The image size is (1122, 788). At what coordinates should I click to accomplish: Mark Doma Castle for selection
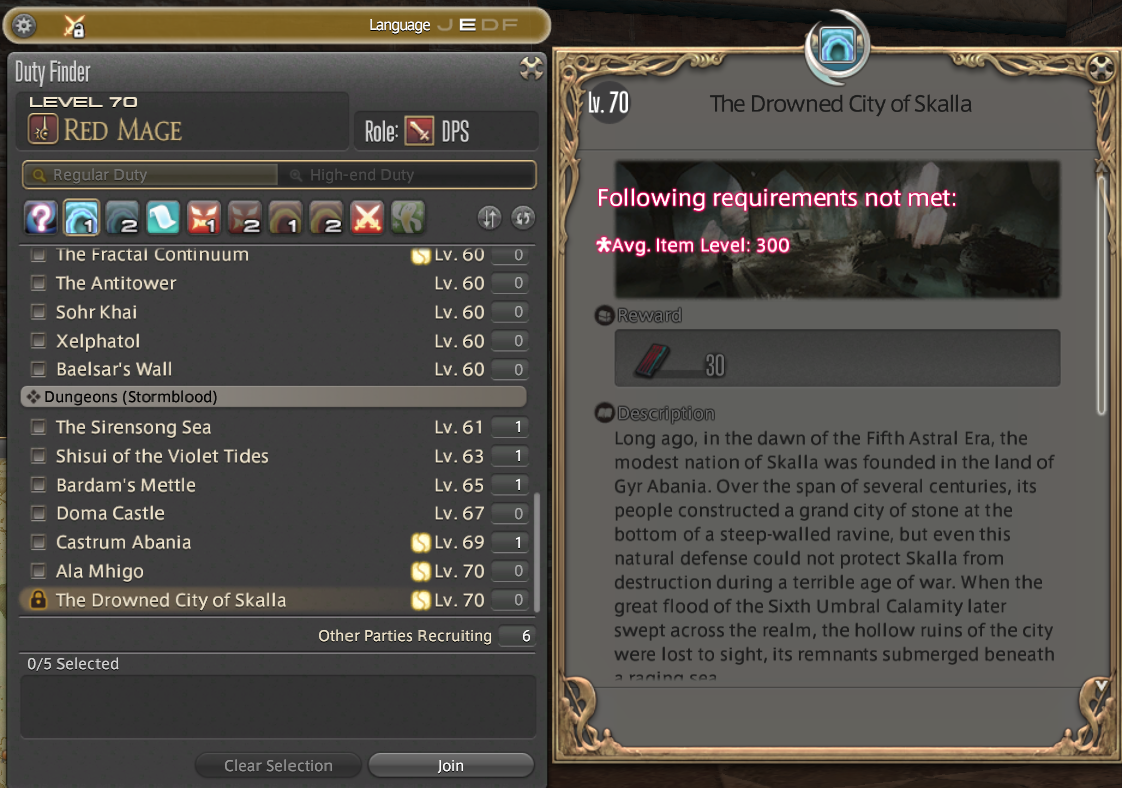click(x=39, y=513)
